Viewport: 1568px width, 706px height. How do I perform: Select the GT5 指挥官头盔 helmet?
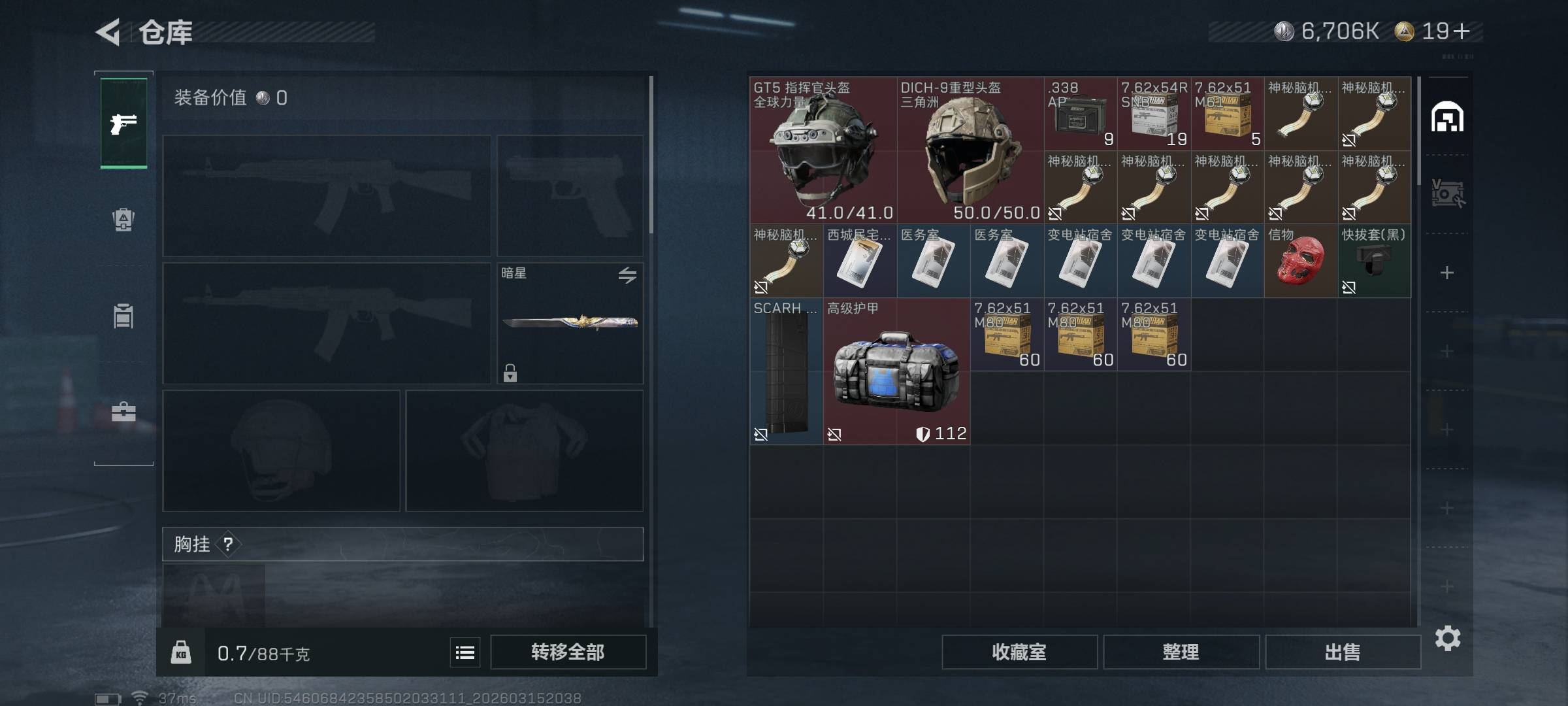pyautogui.click(x=823, y=150)
